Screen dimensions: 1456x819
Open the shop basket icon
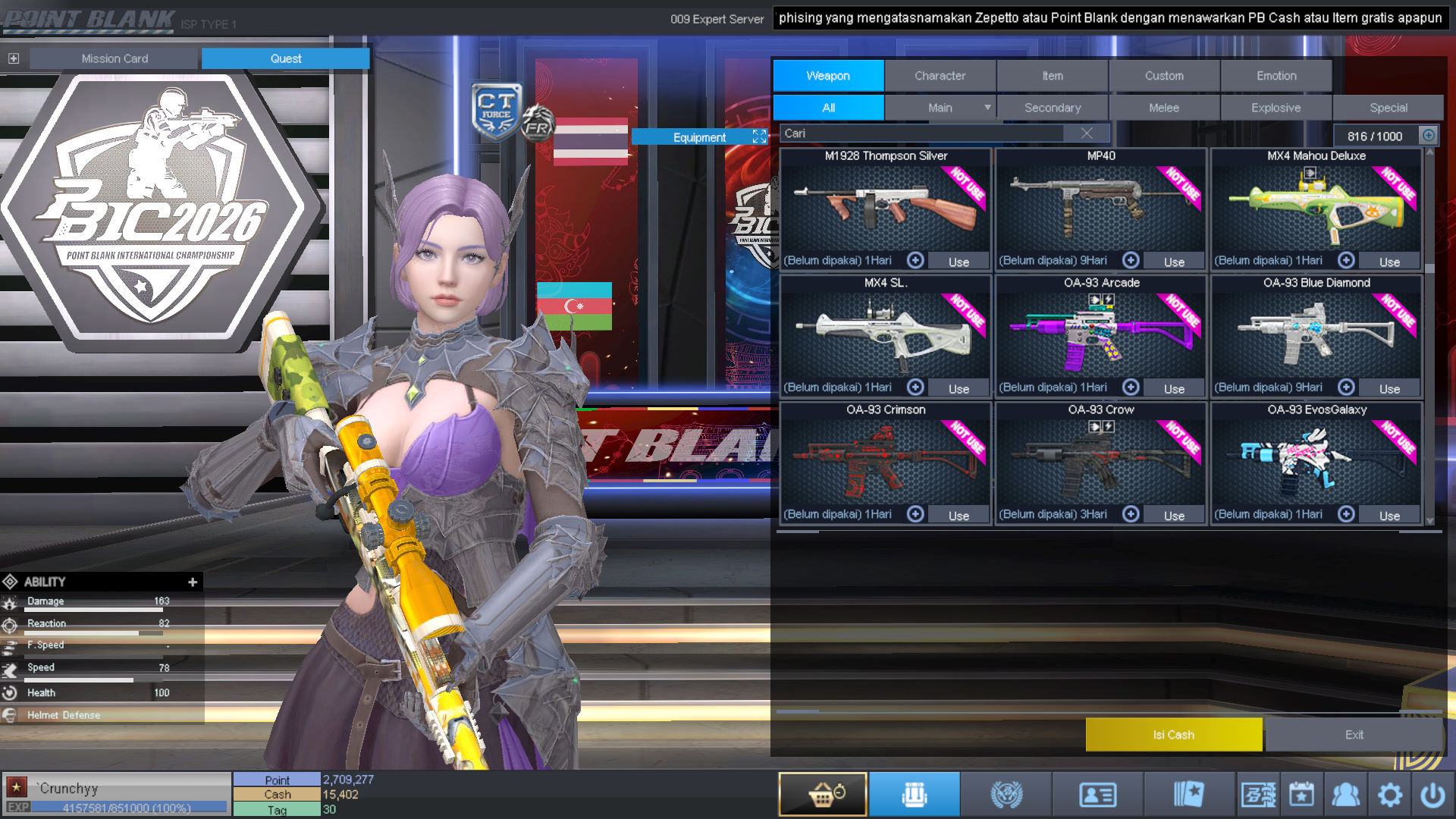[823, 795]
